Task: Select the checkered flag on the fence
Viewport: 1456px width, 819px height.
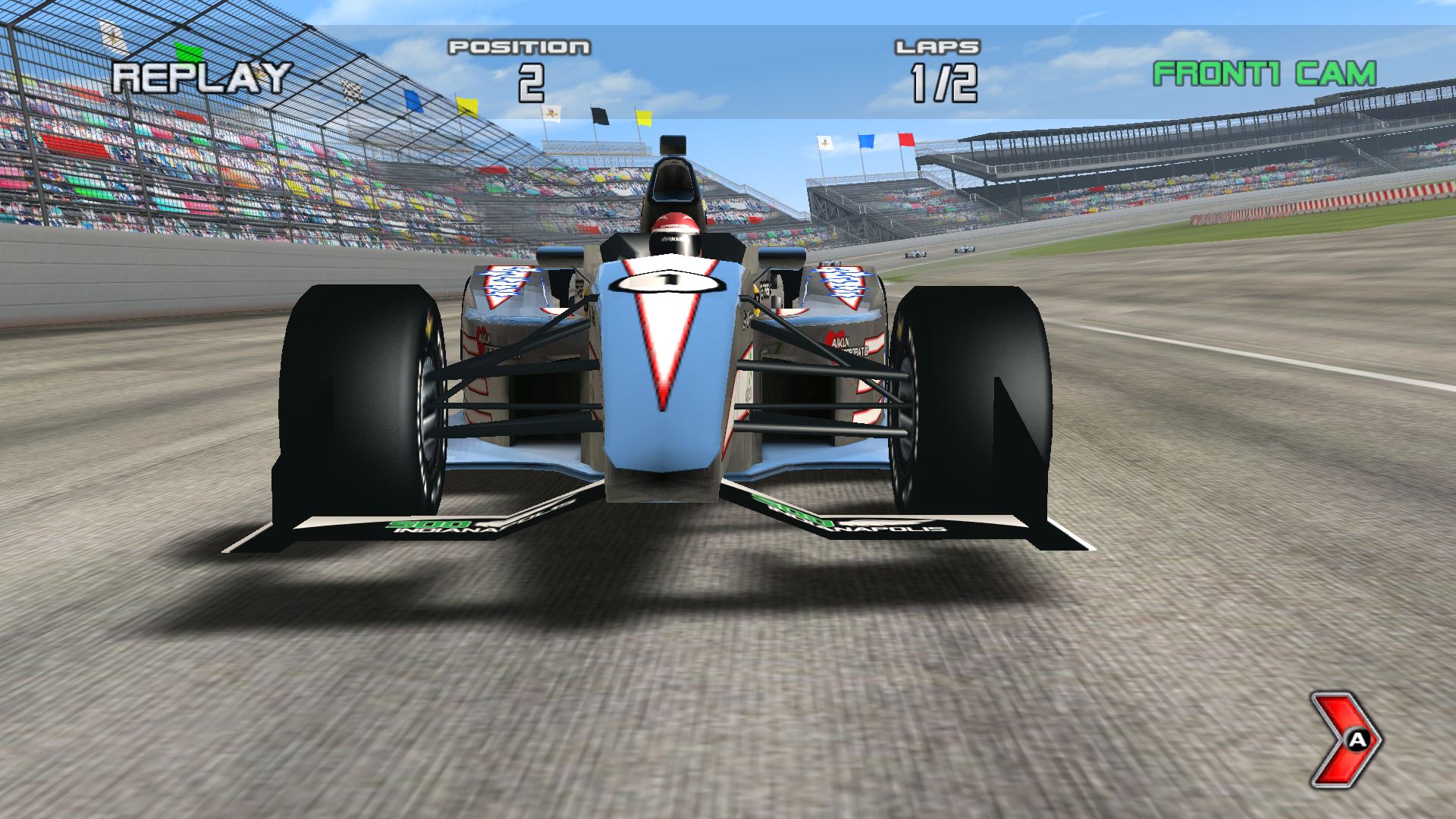Action: (353, 89)
